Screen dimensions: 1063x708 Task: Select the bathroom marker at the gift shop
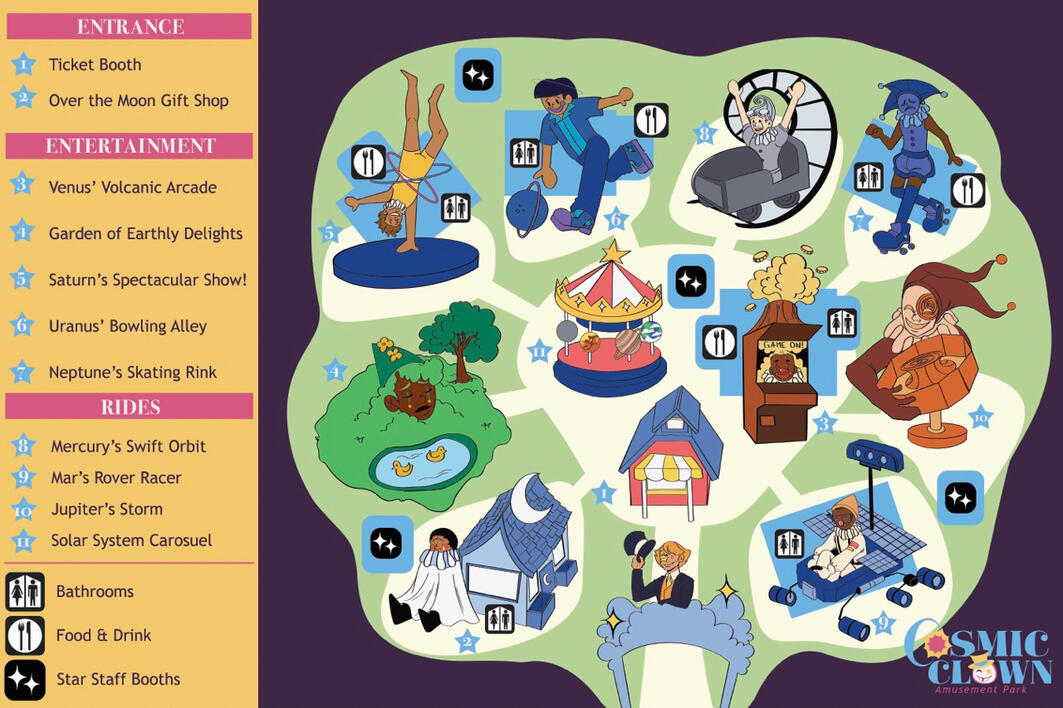coord(499,619)
